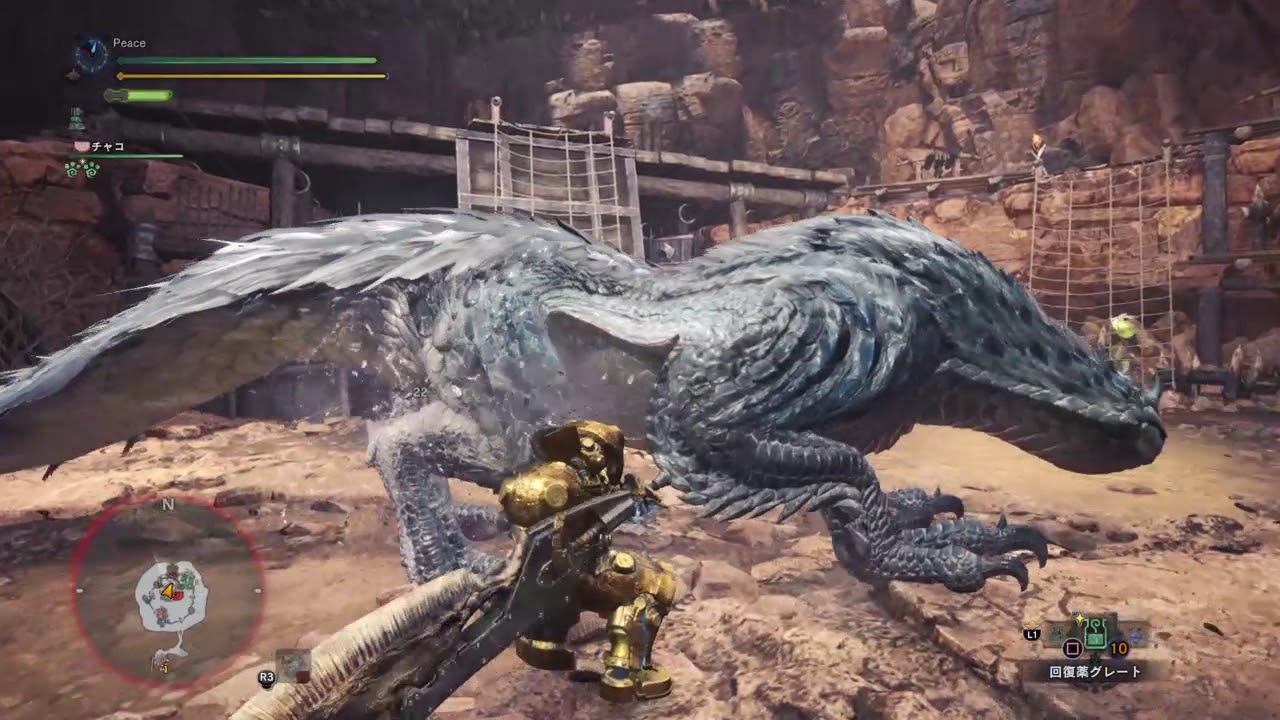Click the green status buff icon under the clock
Screen dimensions: 1280x720
[76, 120]
